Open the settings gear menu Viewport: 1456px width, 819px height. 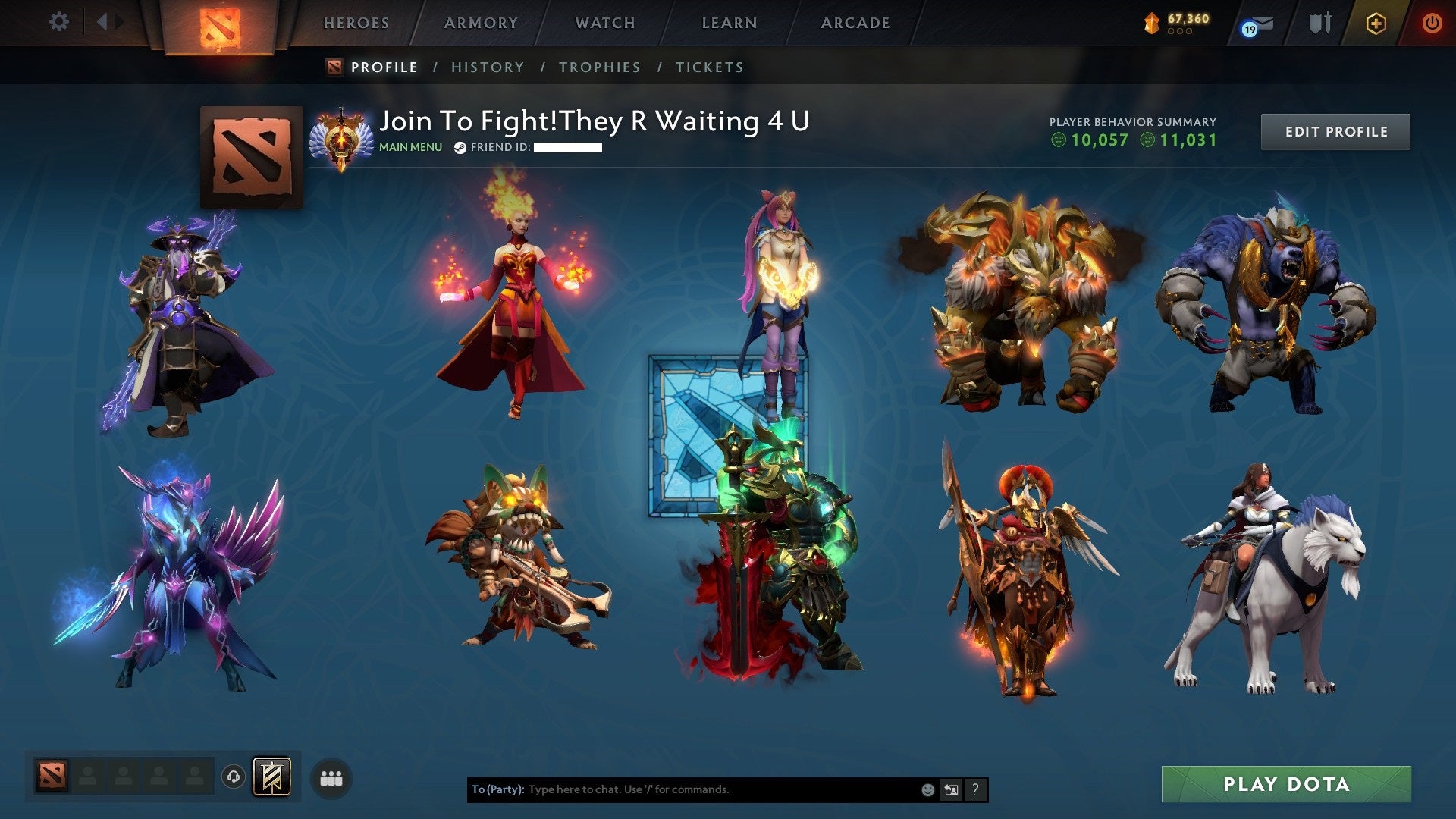[x=58, y=21]
